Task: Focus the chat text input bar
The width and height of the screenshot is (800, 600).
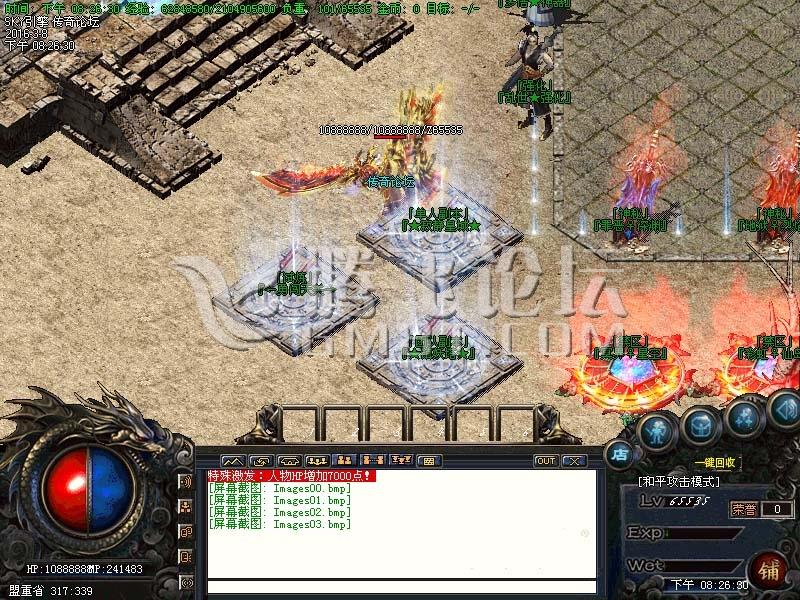Action: 400,587
